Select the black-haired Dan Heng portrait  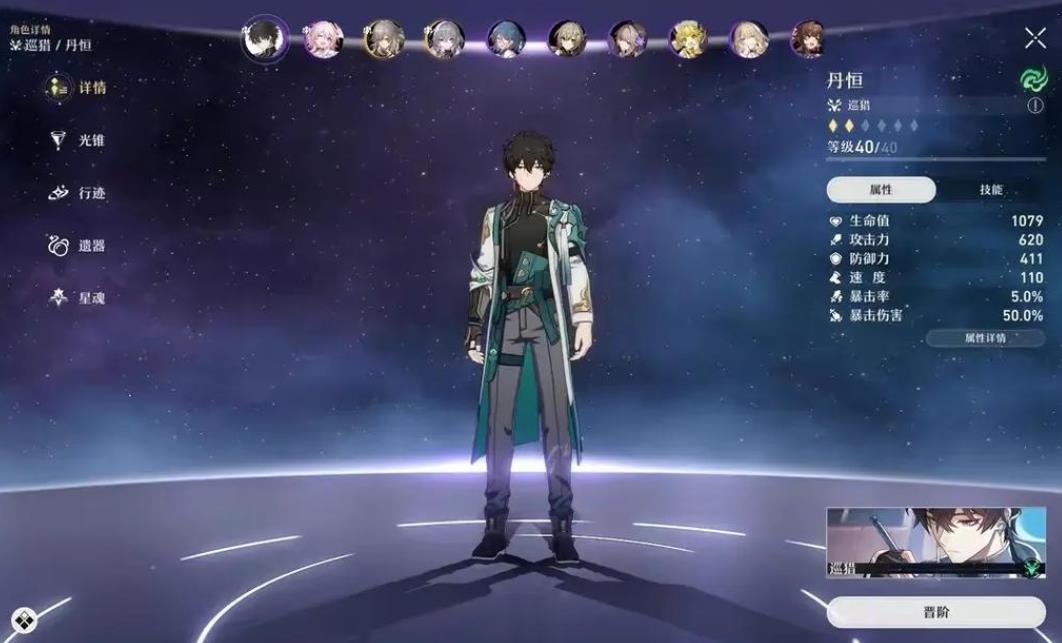tap(264, 40)
